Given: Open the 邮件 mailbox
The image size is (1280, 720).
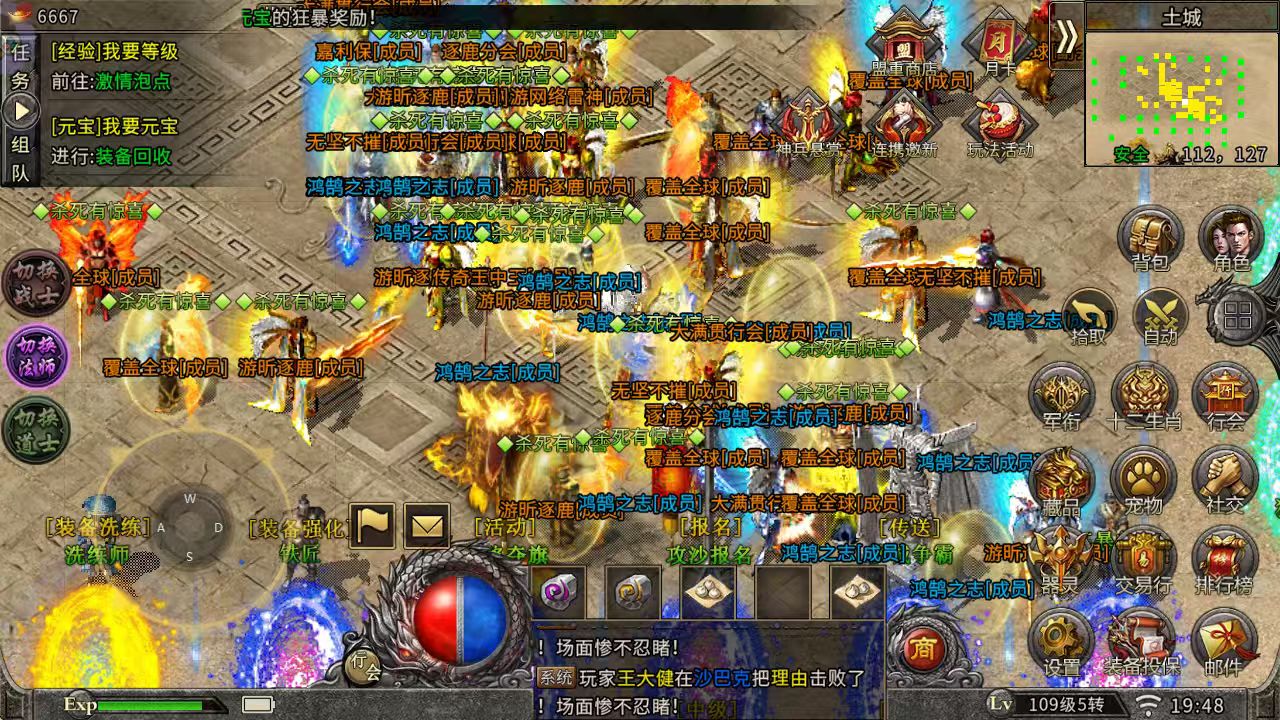Looking at the screenshot, I should pos(1222,638).
